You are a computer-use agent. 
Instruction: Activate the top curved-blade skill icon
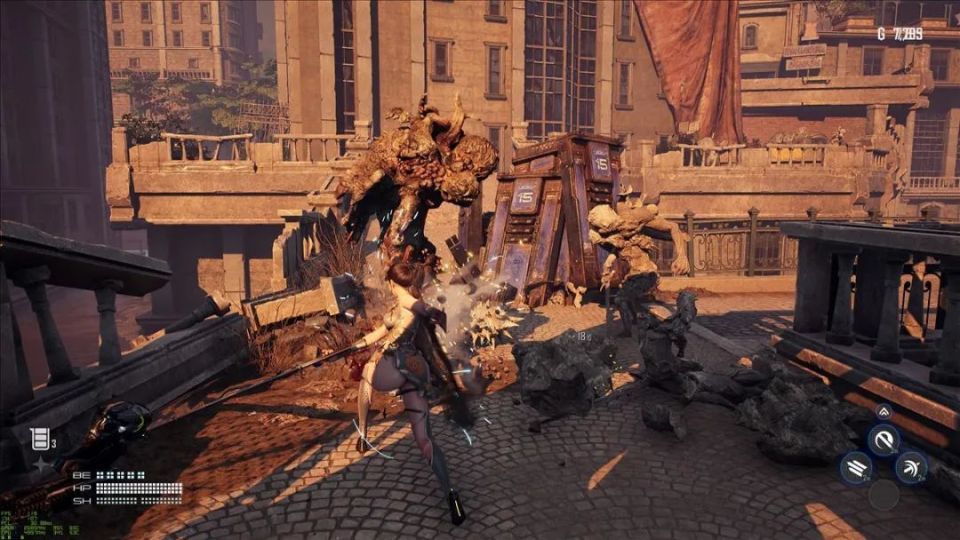(x=882, y=439)
